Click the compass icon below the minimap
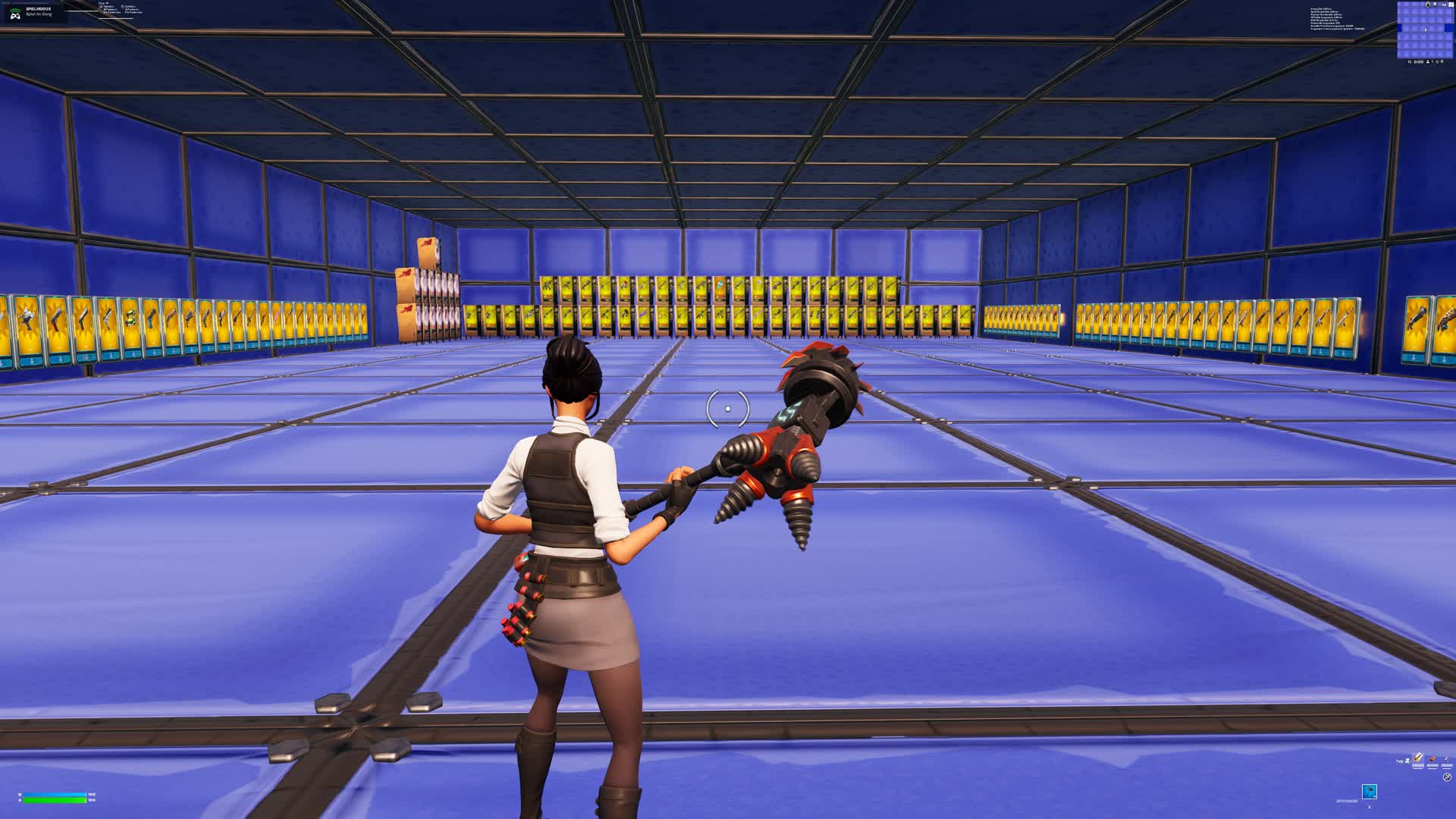This screenshot has width=1456, height=819. [1438, 61]
